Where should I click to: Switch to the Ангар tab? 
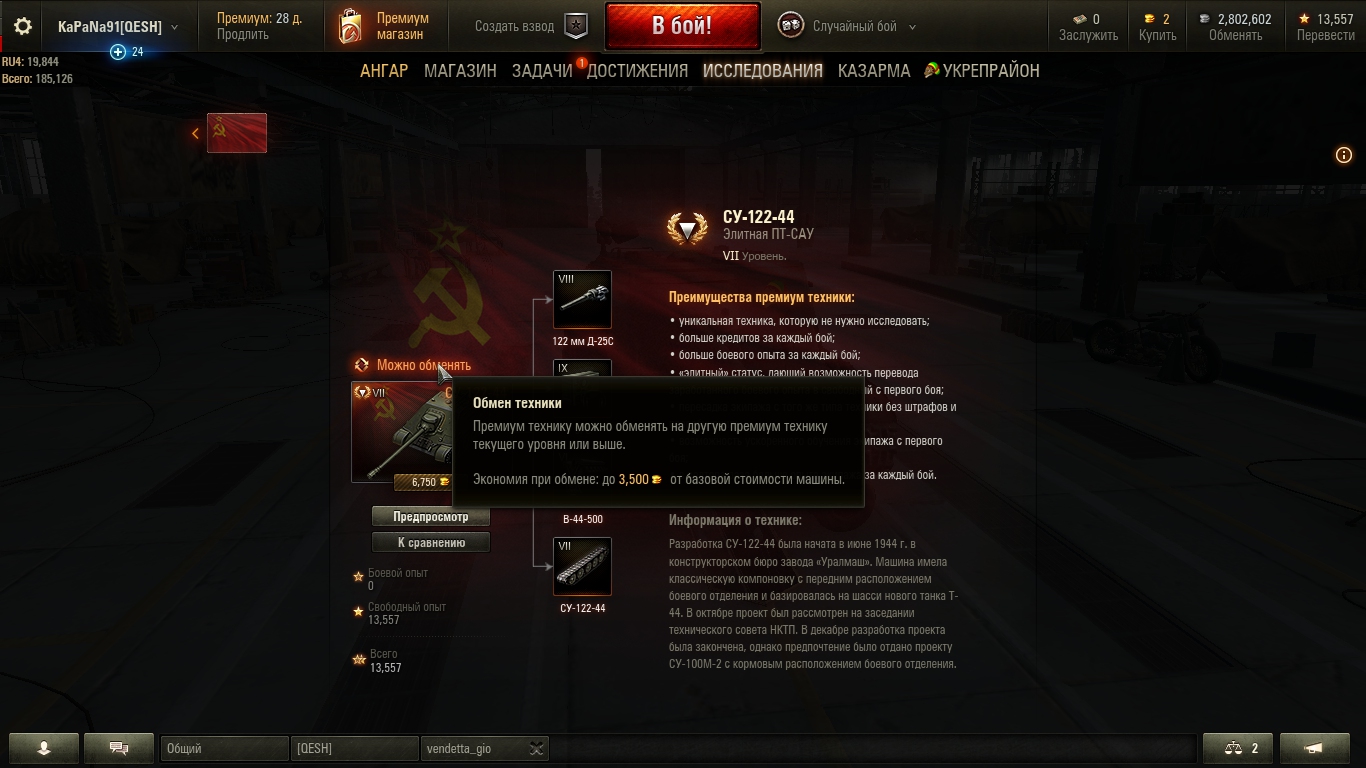coord(384,71)
